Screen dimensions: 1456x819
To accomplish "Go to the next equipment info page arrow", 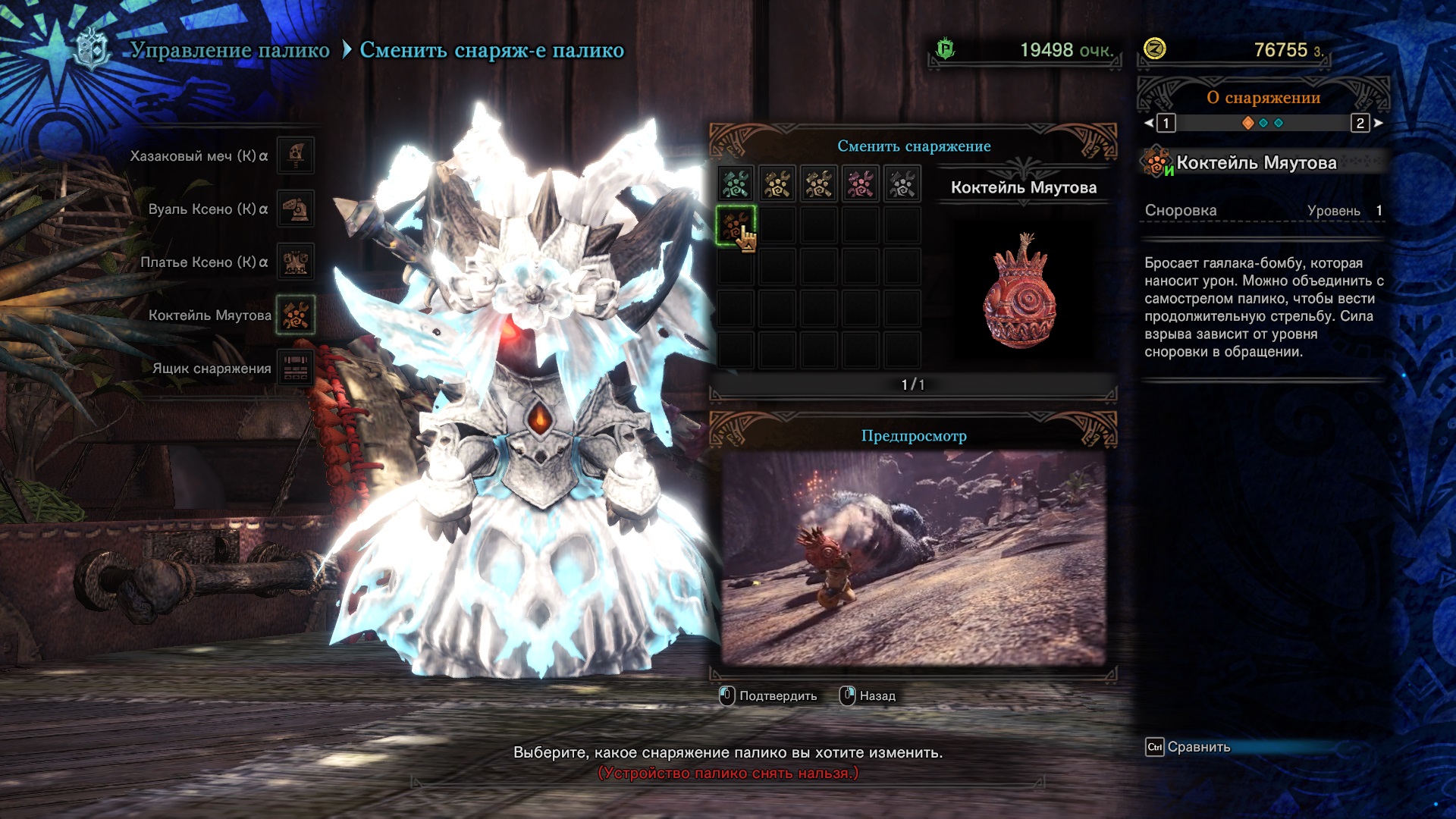I will 1379,123.
